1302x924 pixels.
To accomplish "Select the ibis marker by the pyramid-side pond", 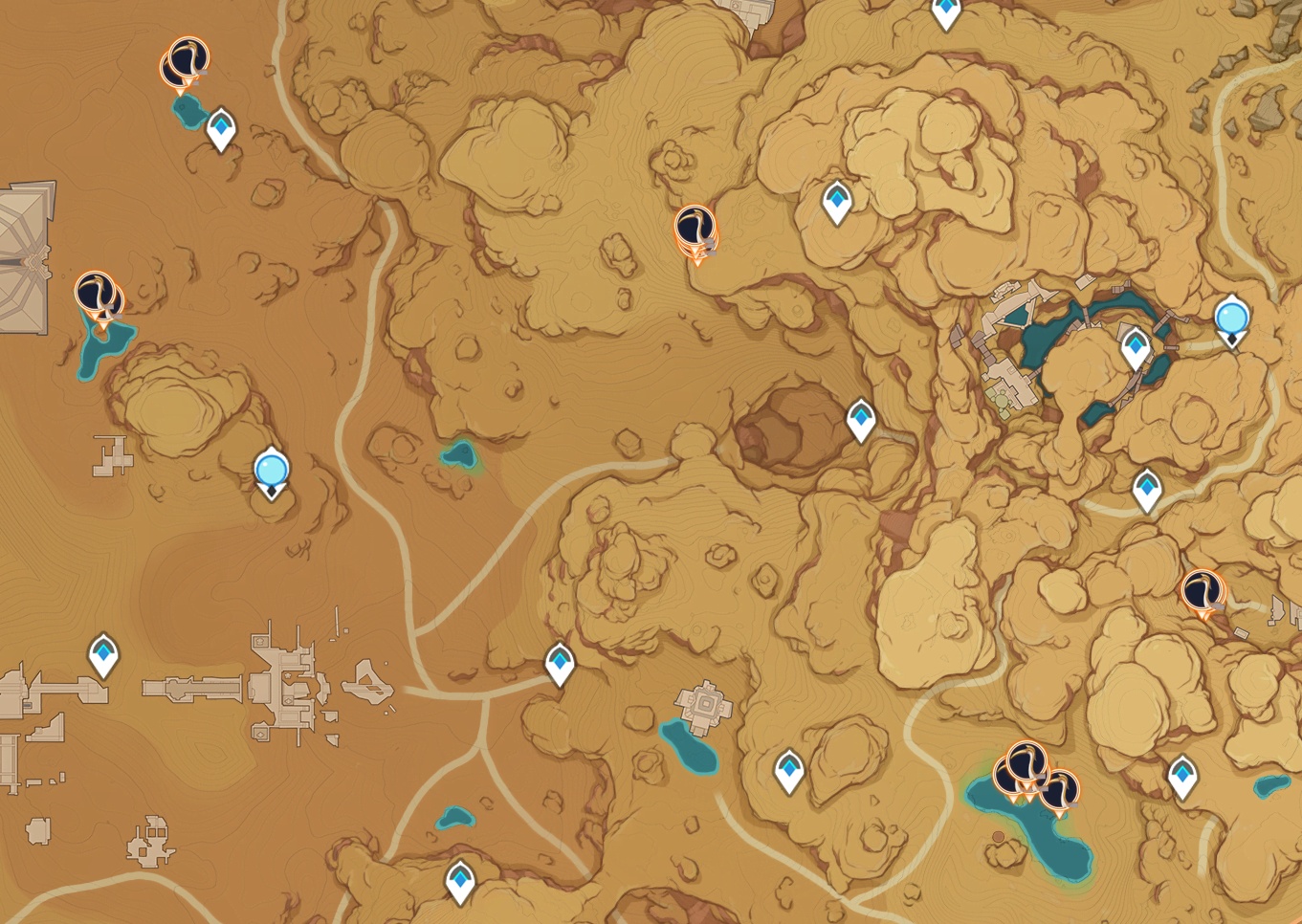I will click(x=98, y=295).
